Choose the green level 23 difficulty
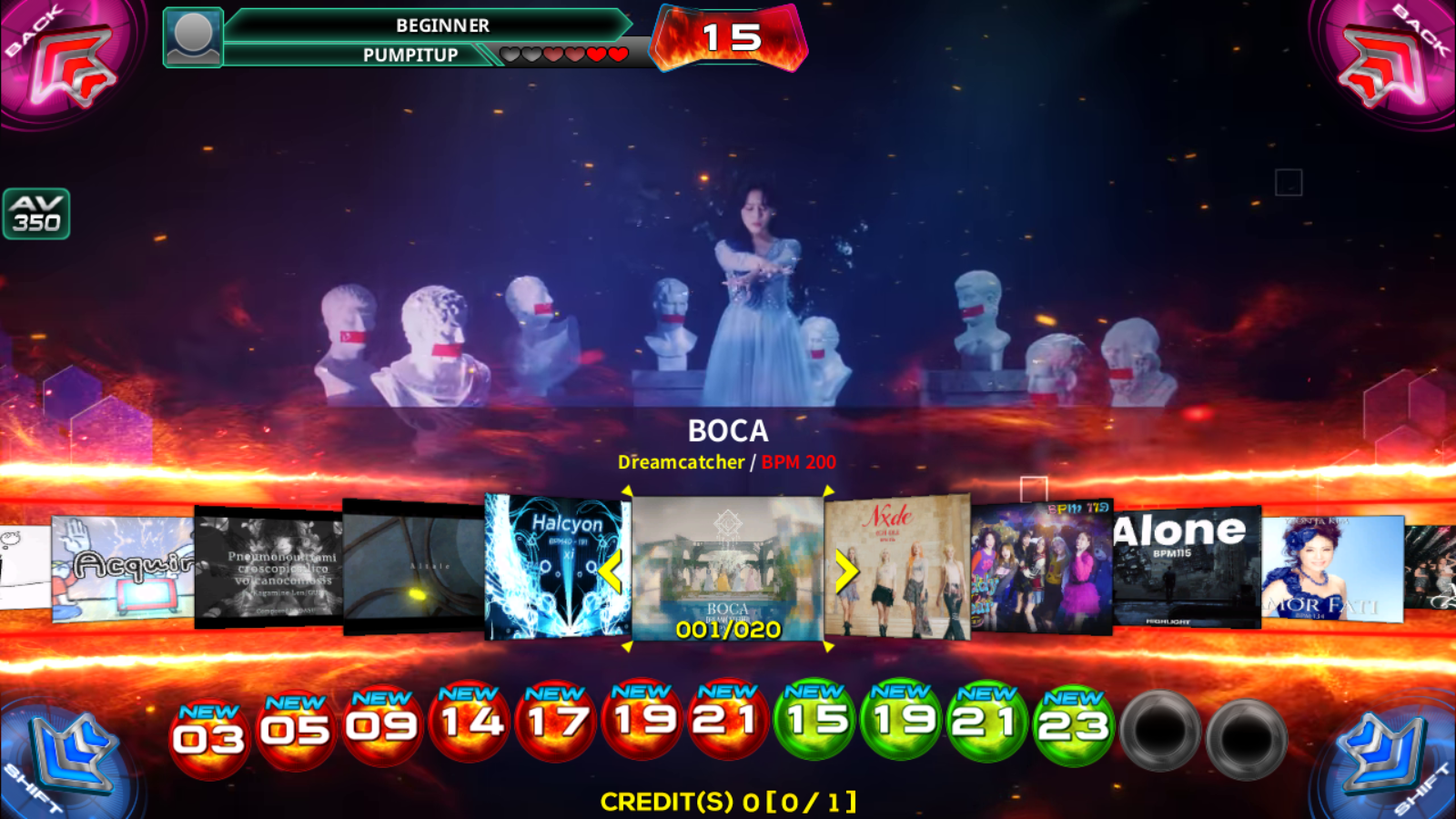 click(x=1074, y=725)
